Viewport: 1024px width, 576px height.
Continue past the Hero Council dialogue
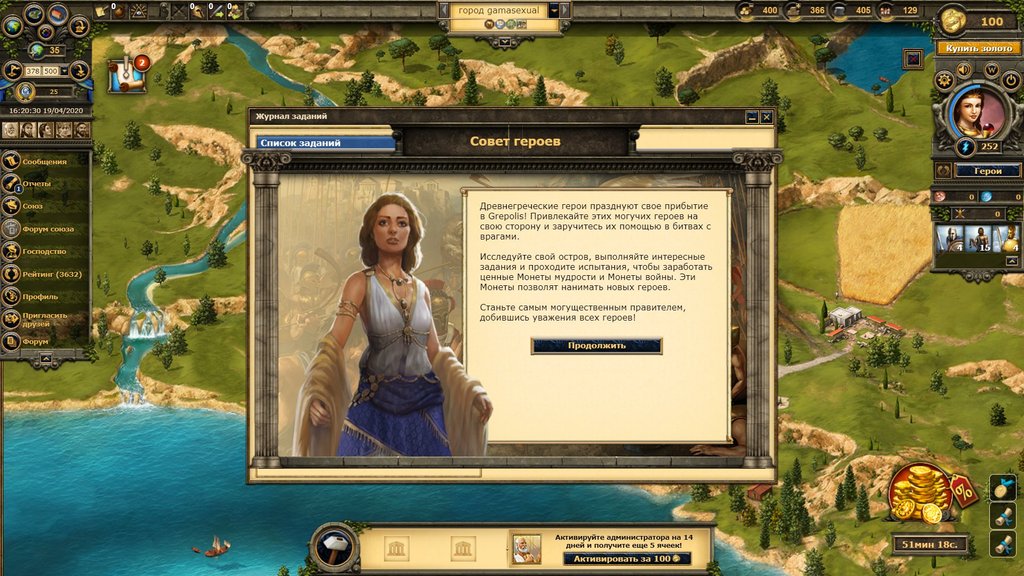tap(596, 346)
